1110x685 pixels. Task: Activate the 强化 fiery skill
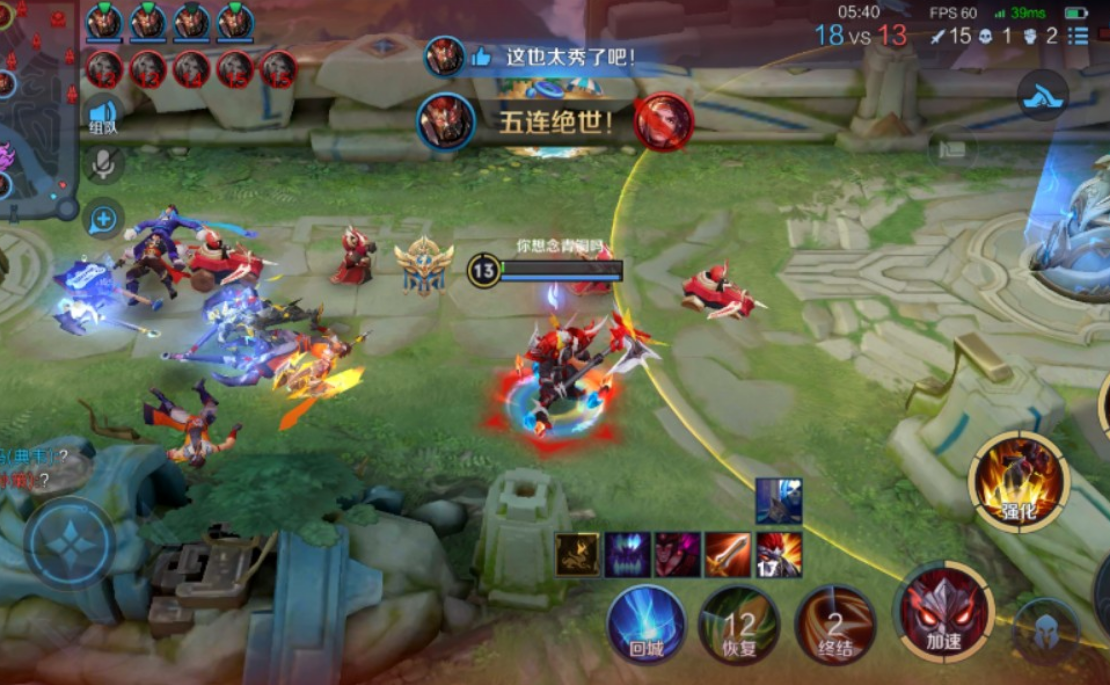1019,482
